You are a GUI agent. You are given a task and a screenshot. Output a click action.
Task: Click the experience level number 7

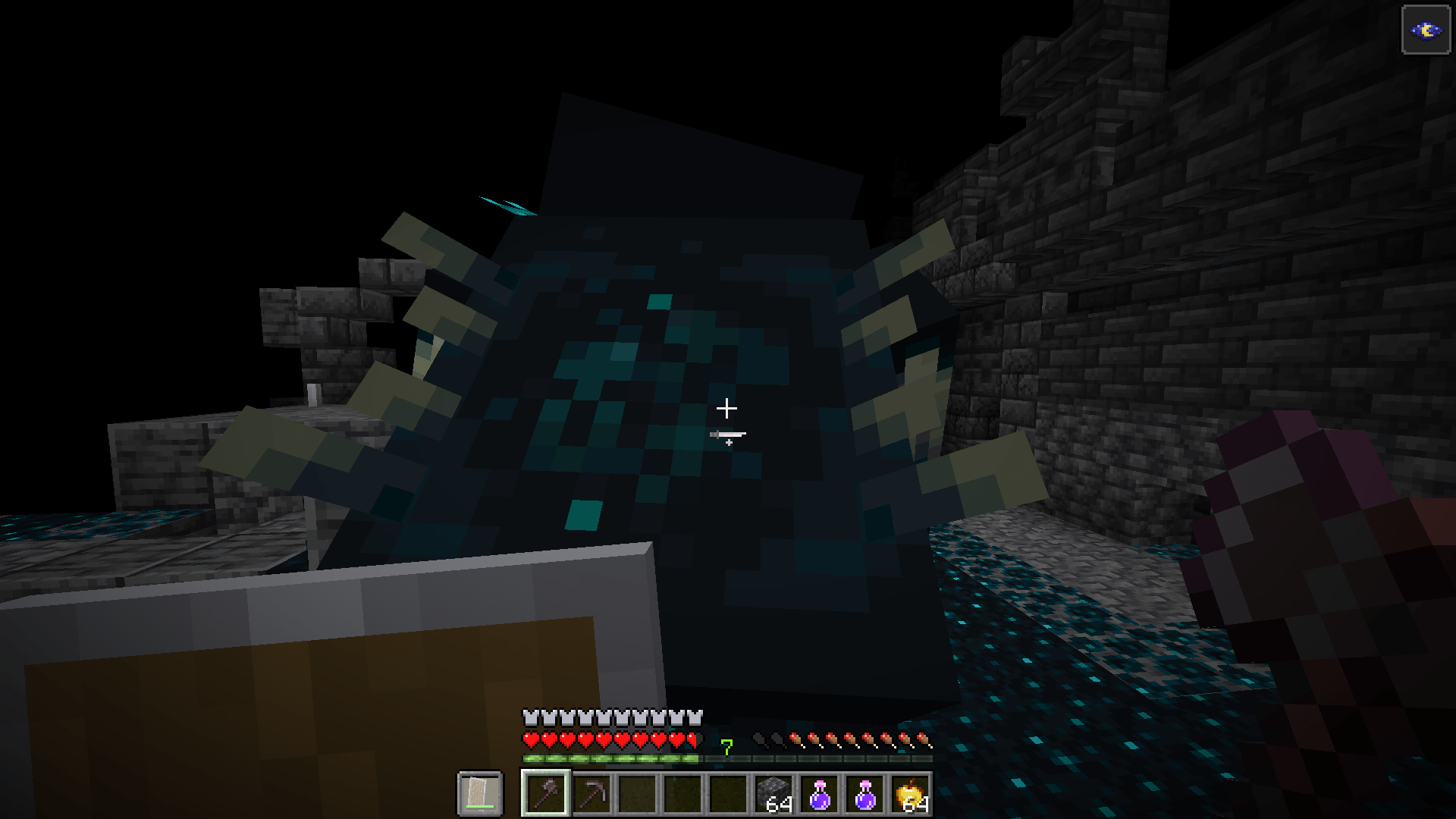tap(726, 748)
